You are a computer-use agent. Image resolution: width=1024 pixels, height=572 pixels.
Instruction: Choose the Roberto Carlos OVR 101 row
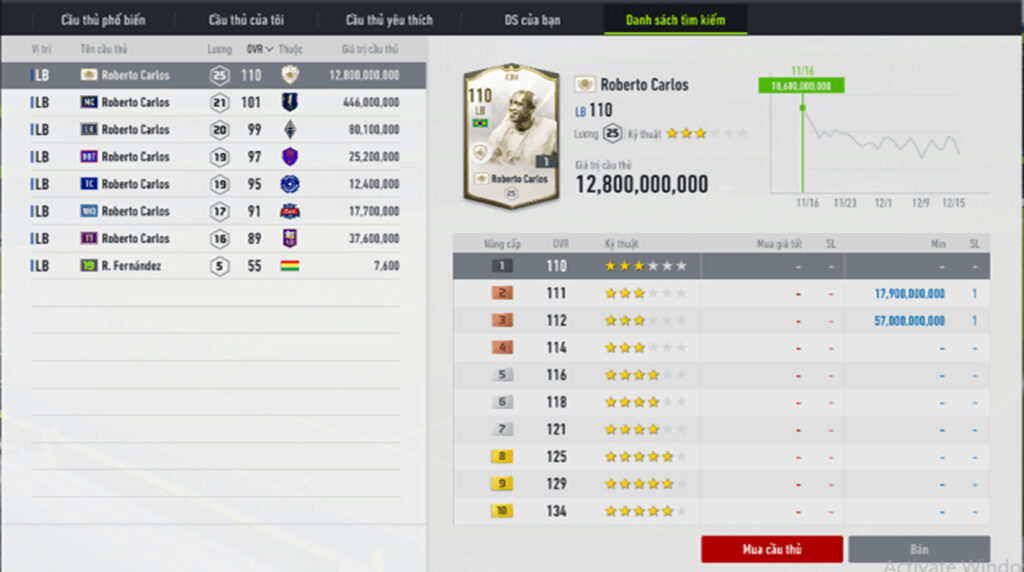point(214,102)
